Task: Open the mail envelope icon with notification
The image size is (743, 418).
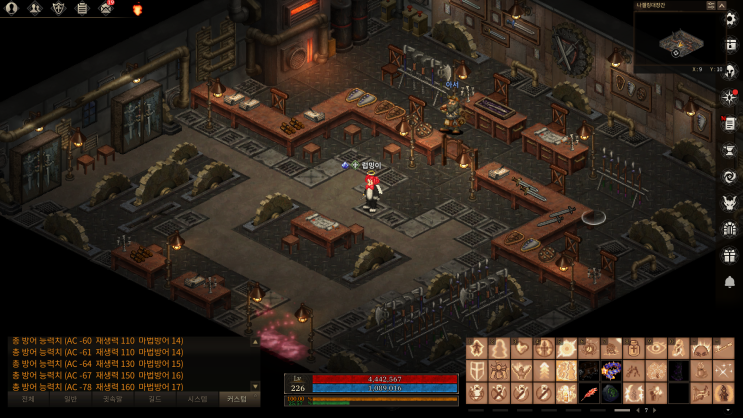Action: point(108,8)
